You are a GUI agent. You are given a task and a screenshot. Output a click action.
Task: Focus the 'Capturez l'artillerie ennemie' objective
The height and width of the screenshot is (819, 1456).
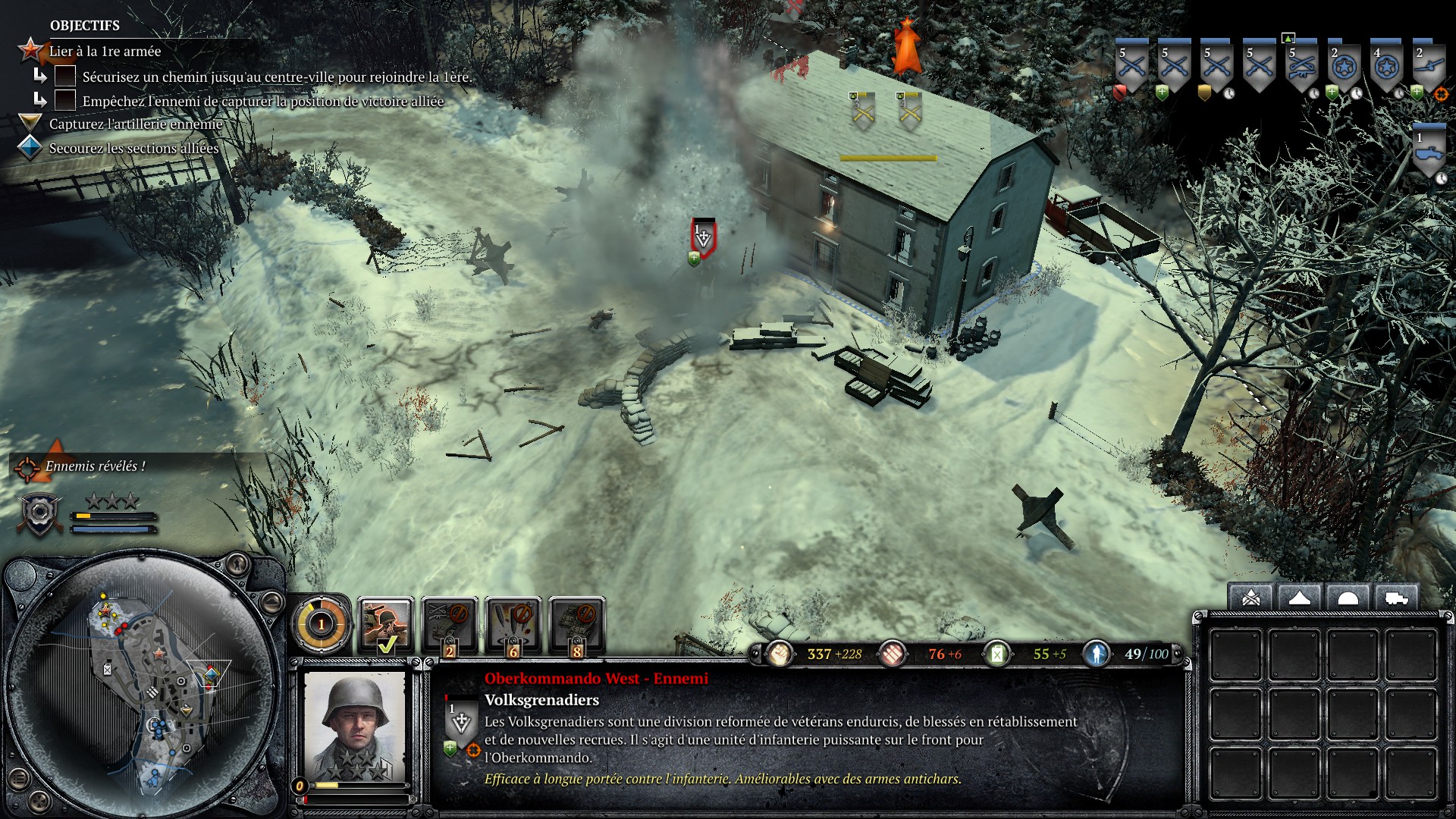pos(135,124)
